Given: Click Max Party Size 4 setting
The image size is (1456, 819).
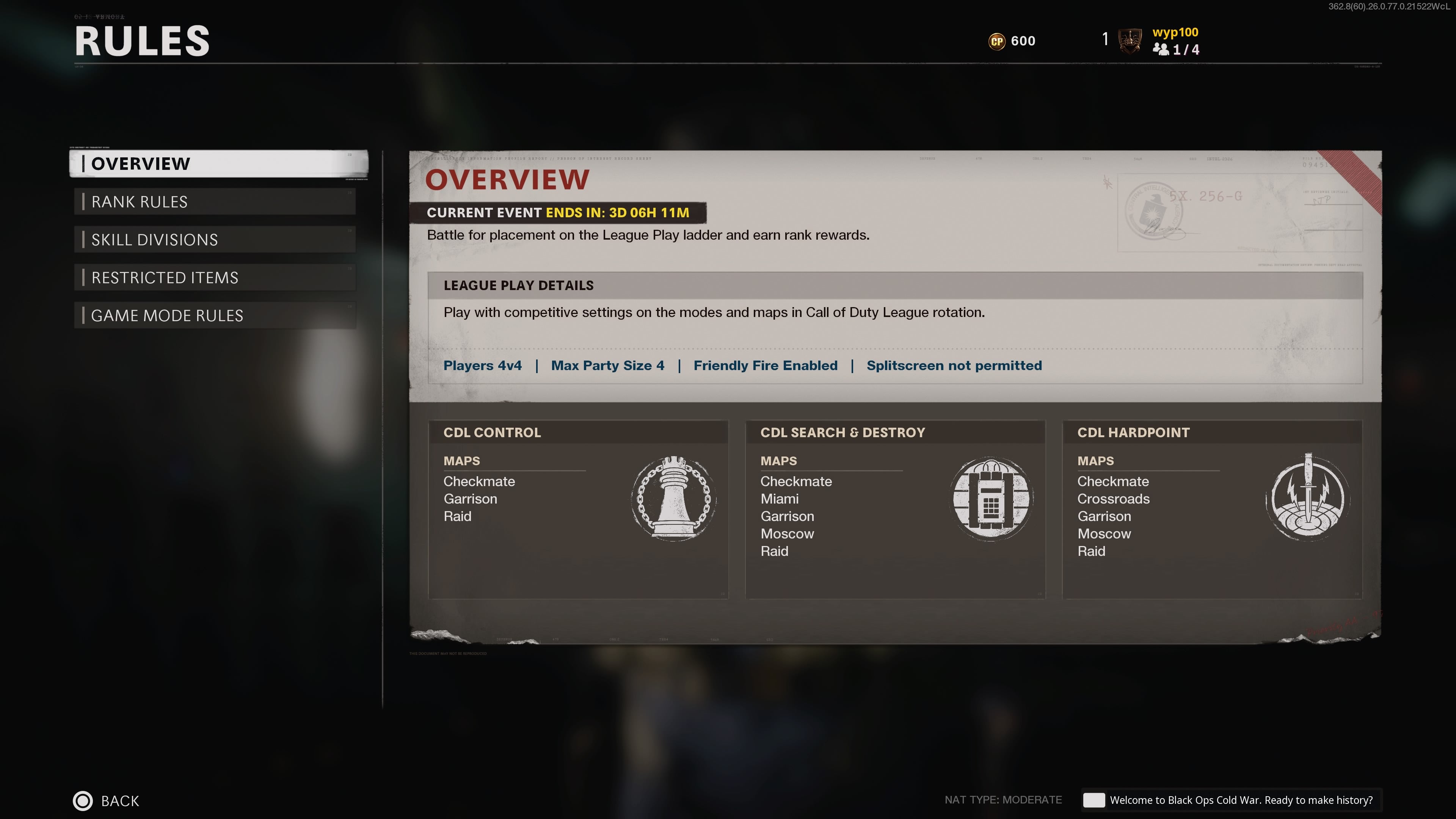Looking at the screenshot, I should tap(607, 365).
